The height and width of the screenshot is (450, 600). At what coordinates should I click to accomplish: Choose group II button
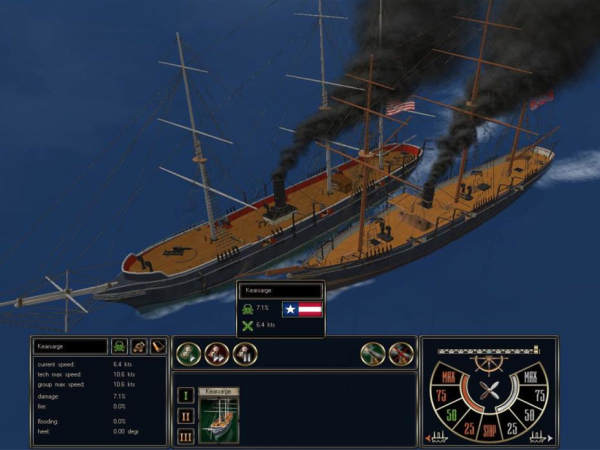click(x=185, y=415)
